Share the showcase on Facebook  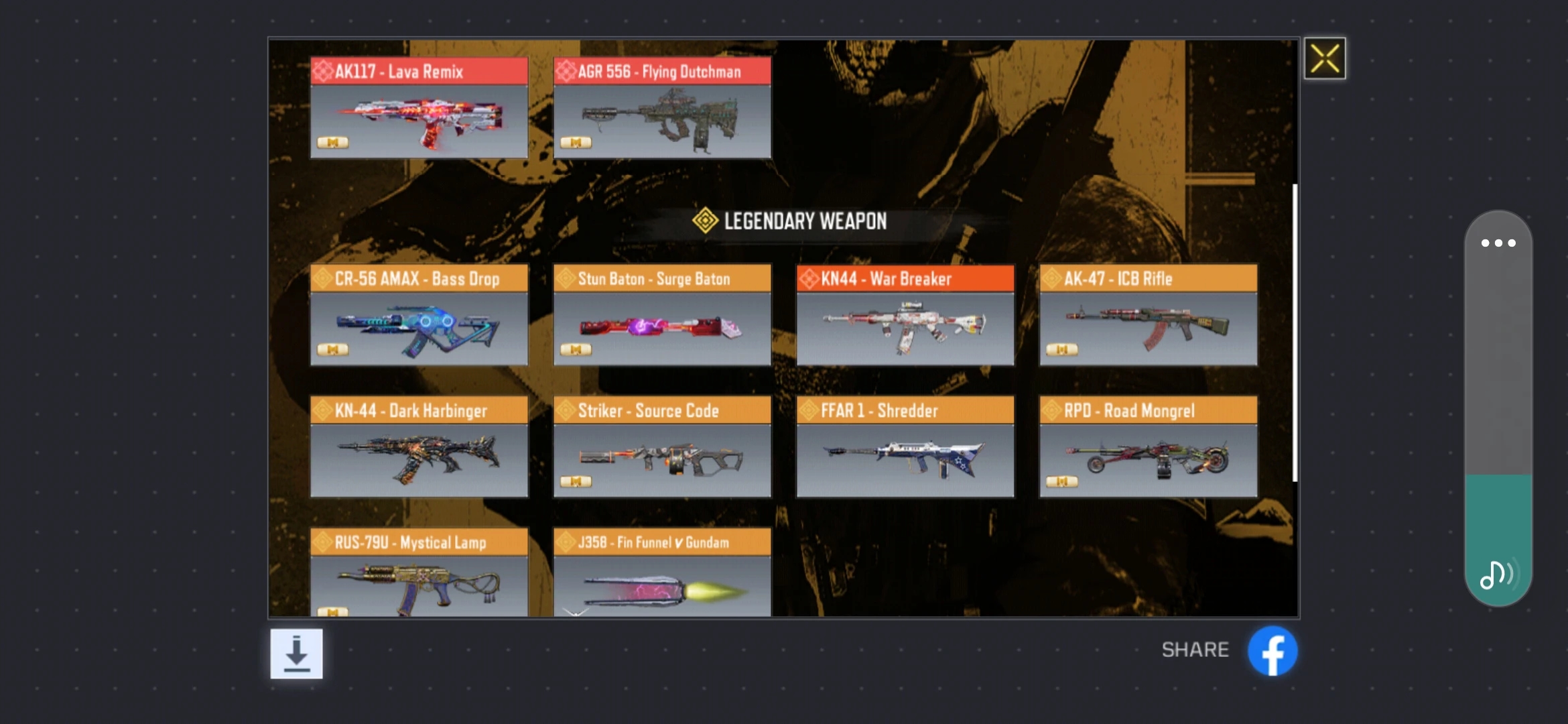pyautogui.click(x=1272, y=651)
